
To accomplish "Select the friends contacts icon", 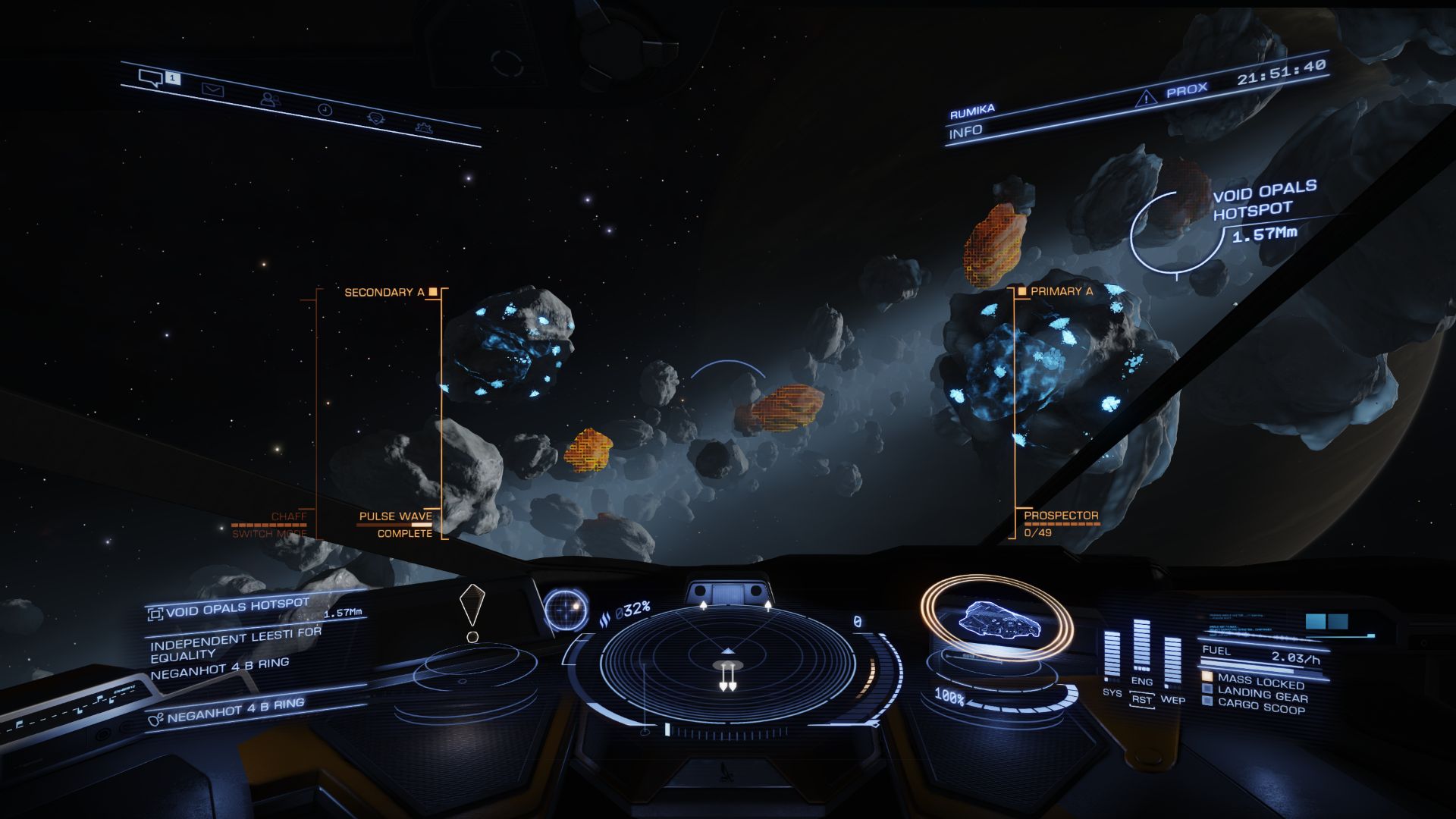I will (x=270, y=99).
